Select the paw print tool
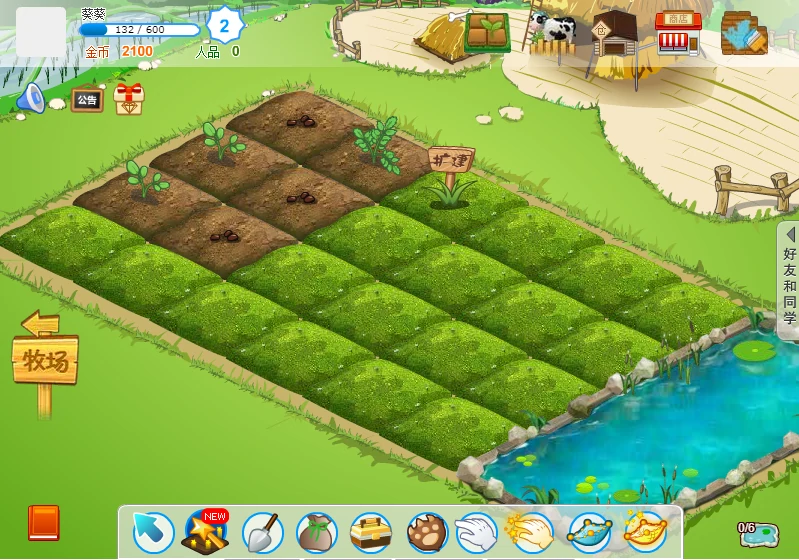799x560 pixels. [x=426, y=533]
